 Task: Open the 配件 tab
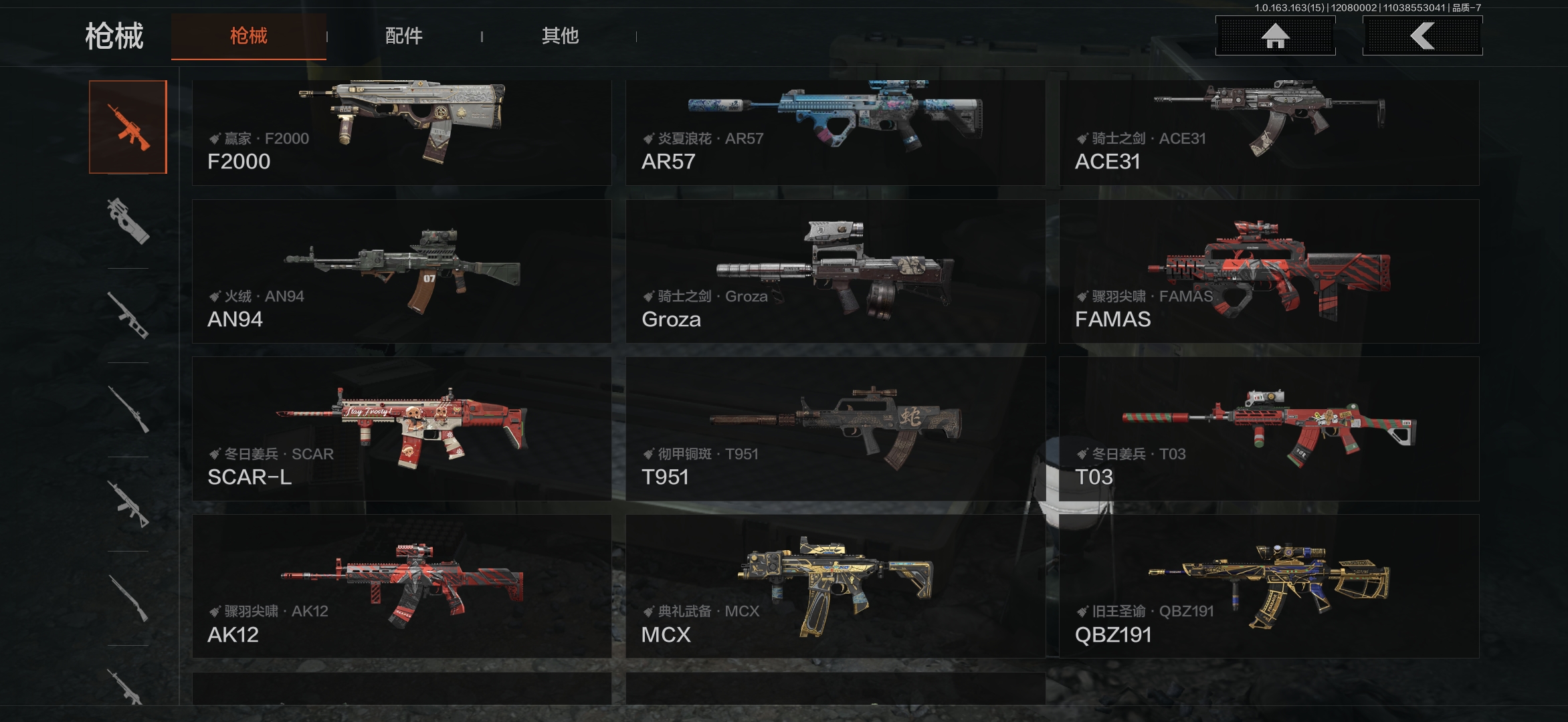pos(403,36)
